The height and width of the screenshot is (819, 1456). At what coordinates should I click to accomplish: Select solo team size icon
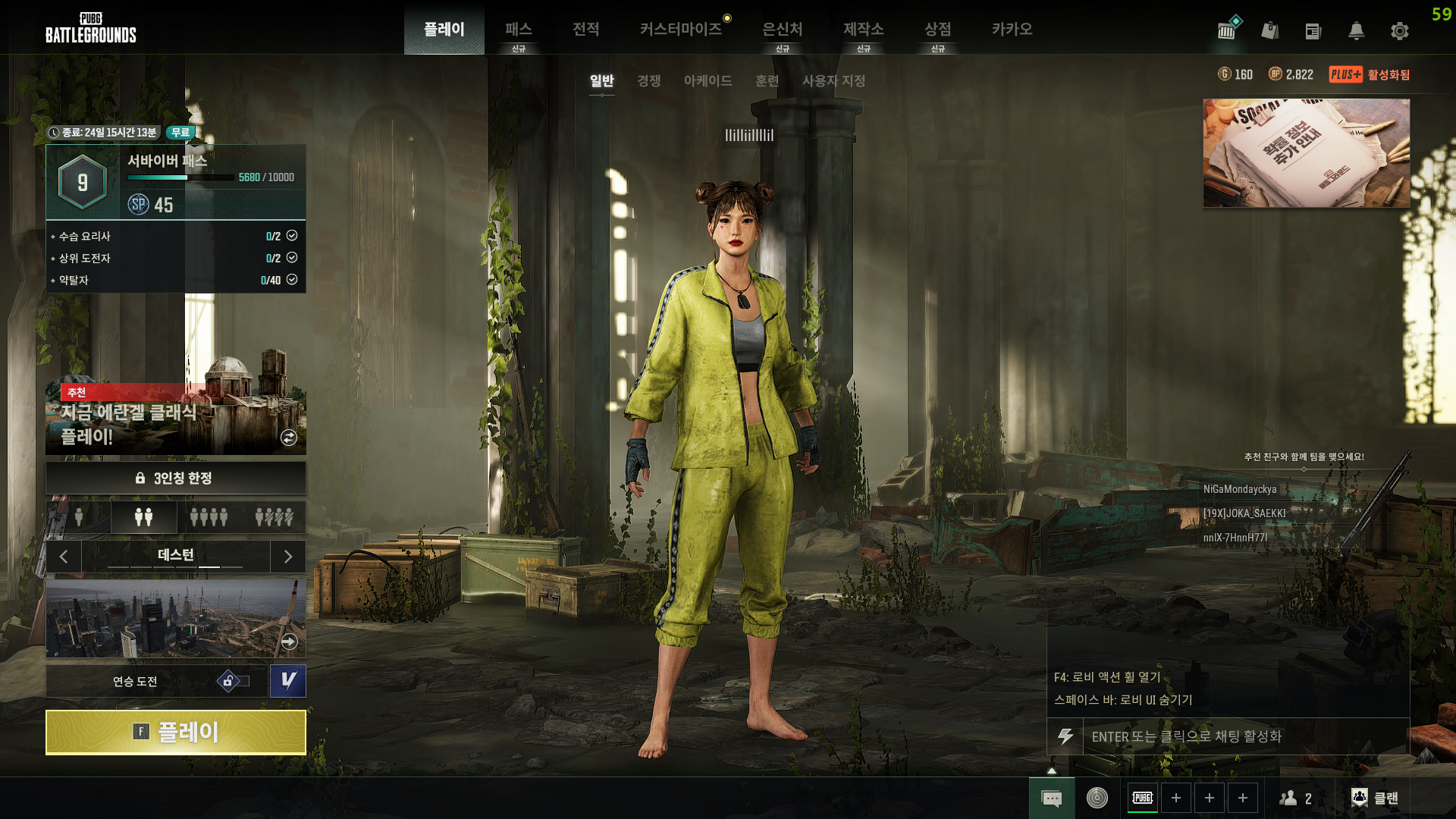point(79,517)
